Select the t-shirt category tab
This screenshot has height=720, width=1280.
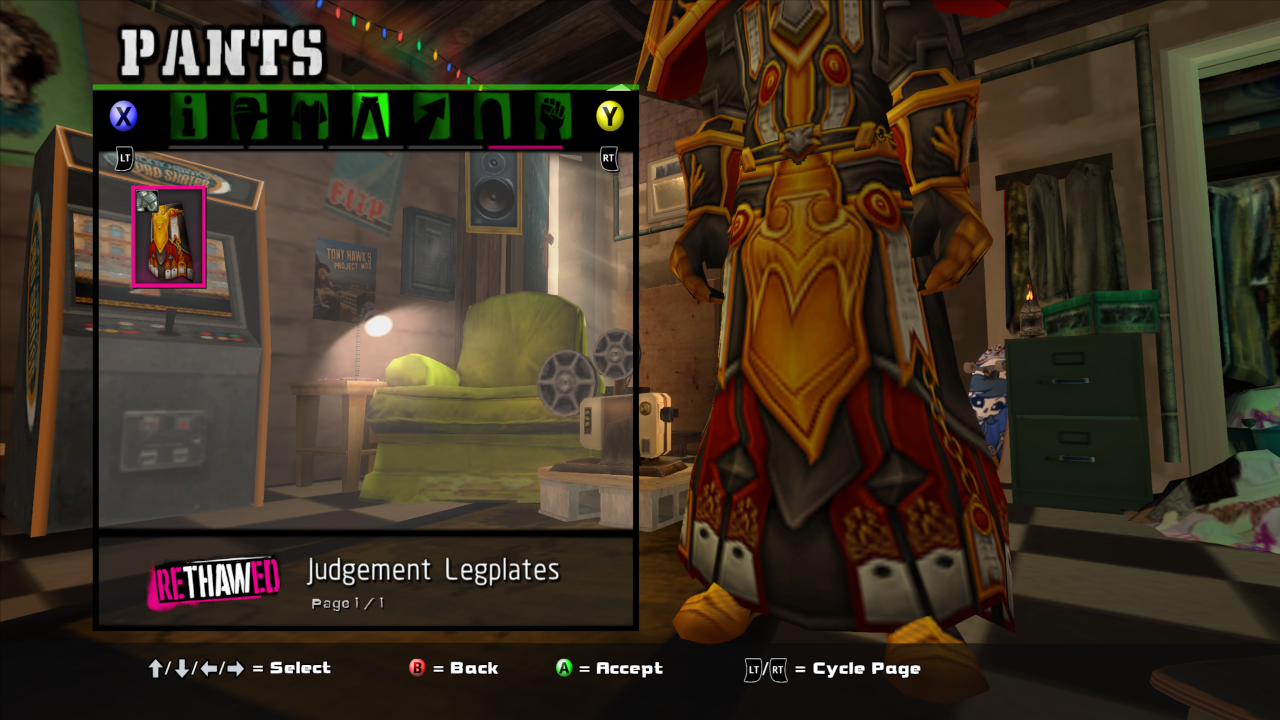(x=310, y=117)
